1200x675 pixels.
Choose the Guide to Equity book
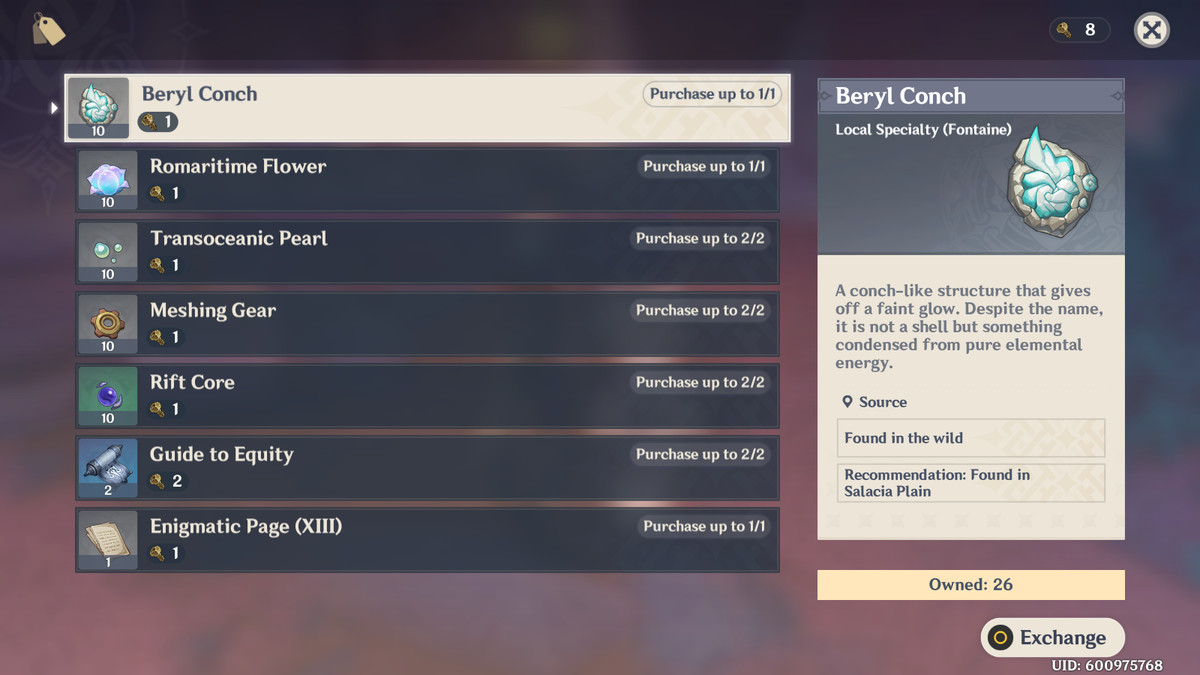tap(427, 468)
